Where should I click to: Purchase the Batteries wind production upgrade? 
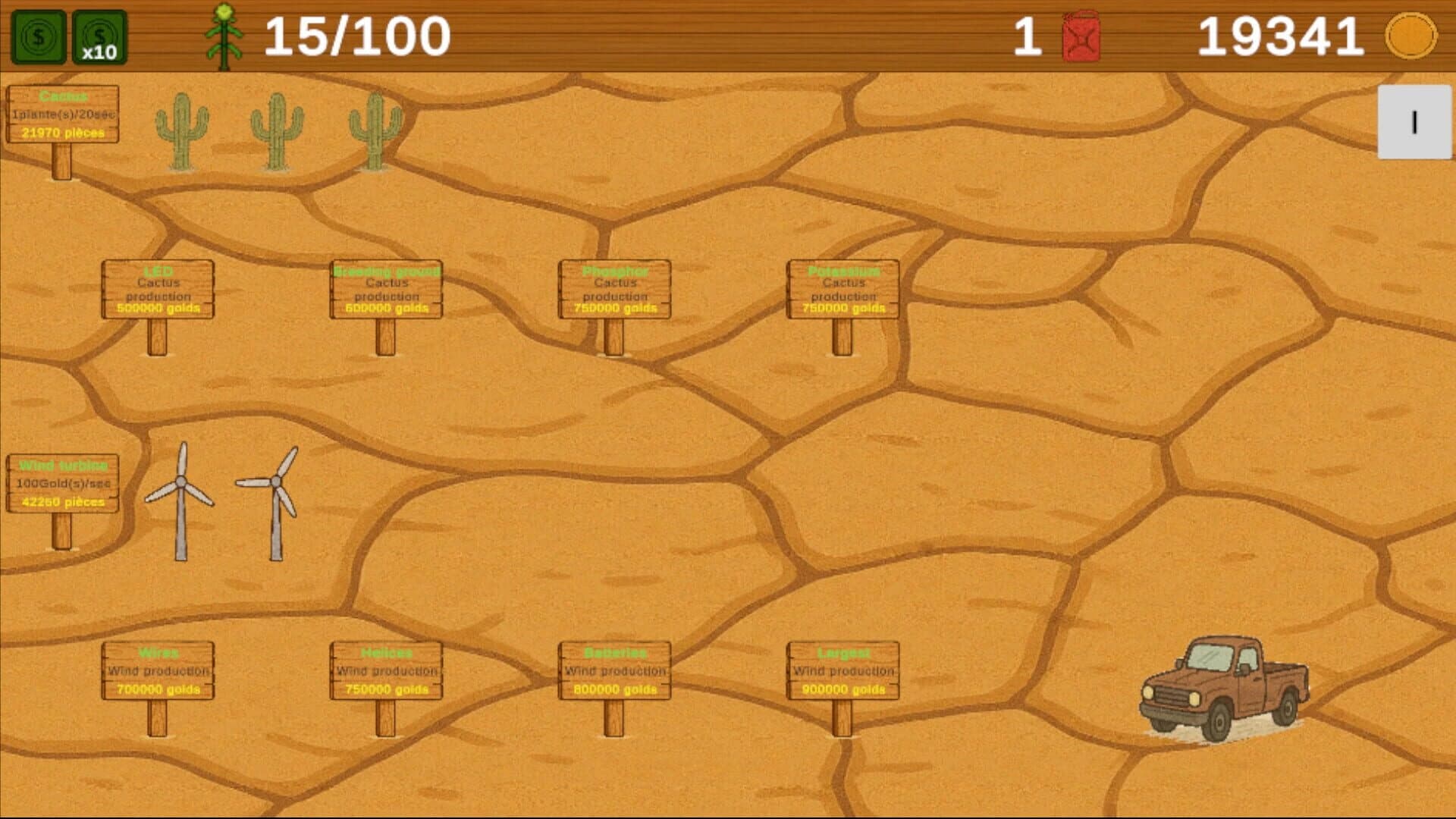click(614, 671)
